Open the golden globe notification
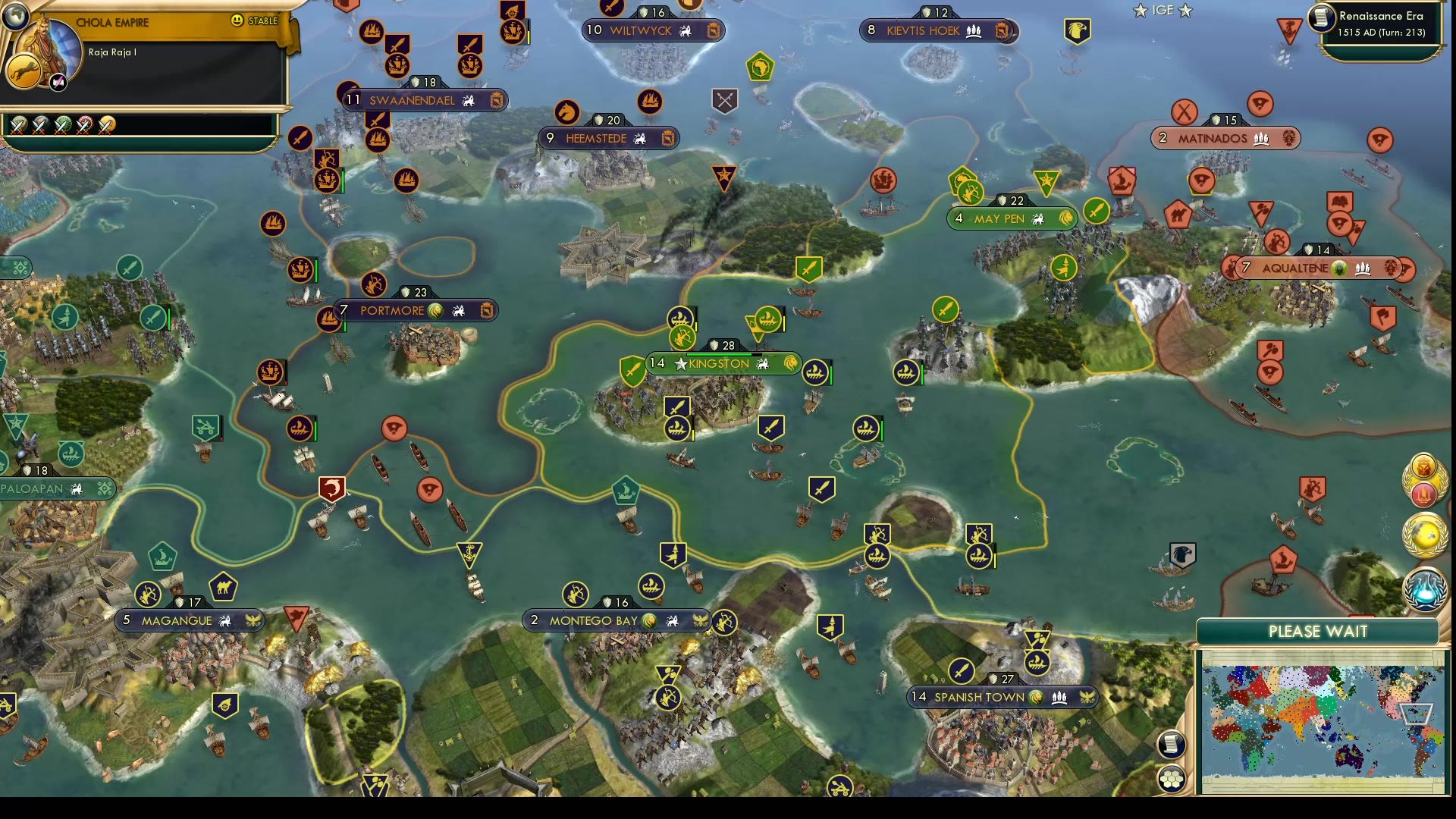1456x819 pixels. 1425,534
